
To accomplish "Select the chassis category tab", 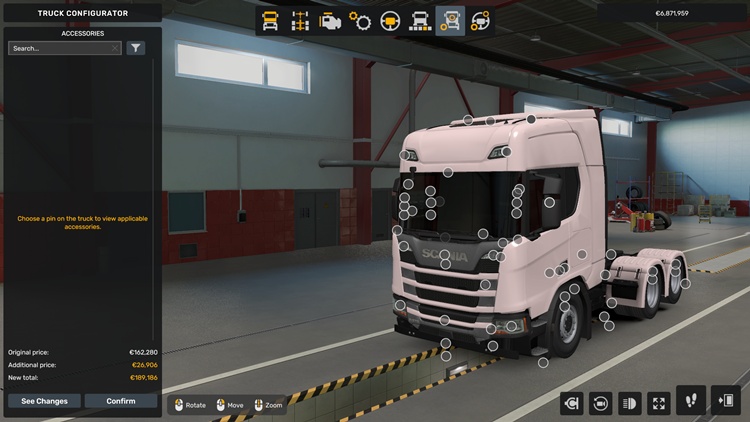I will point(299,20).
